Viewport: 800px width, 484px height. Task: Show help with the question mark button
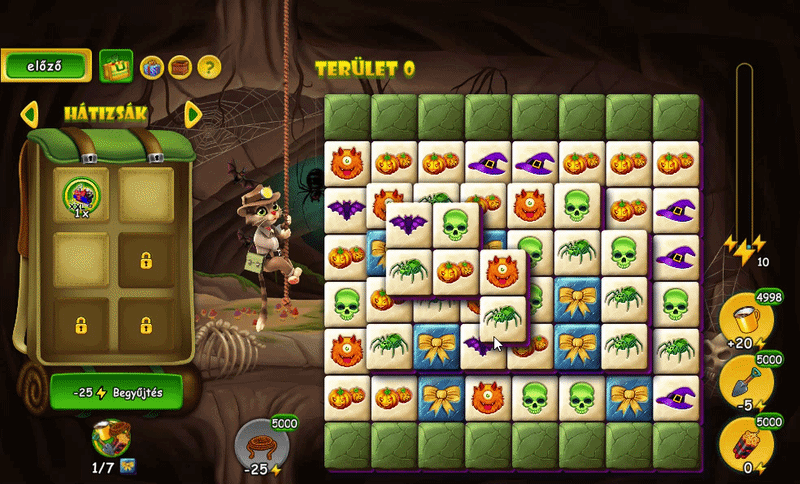point(208,67)
